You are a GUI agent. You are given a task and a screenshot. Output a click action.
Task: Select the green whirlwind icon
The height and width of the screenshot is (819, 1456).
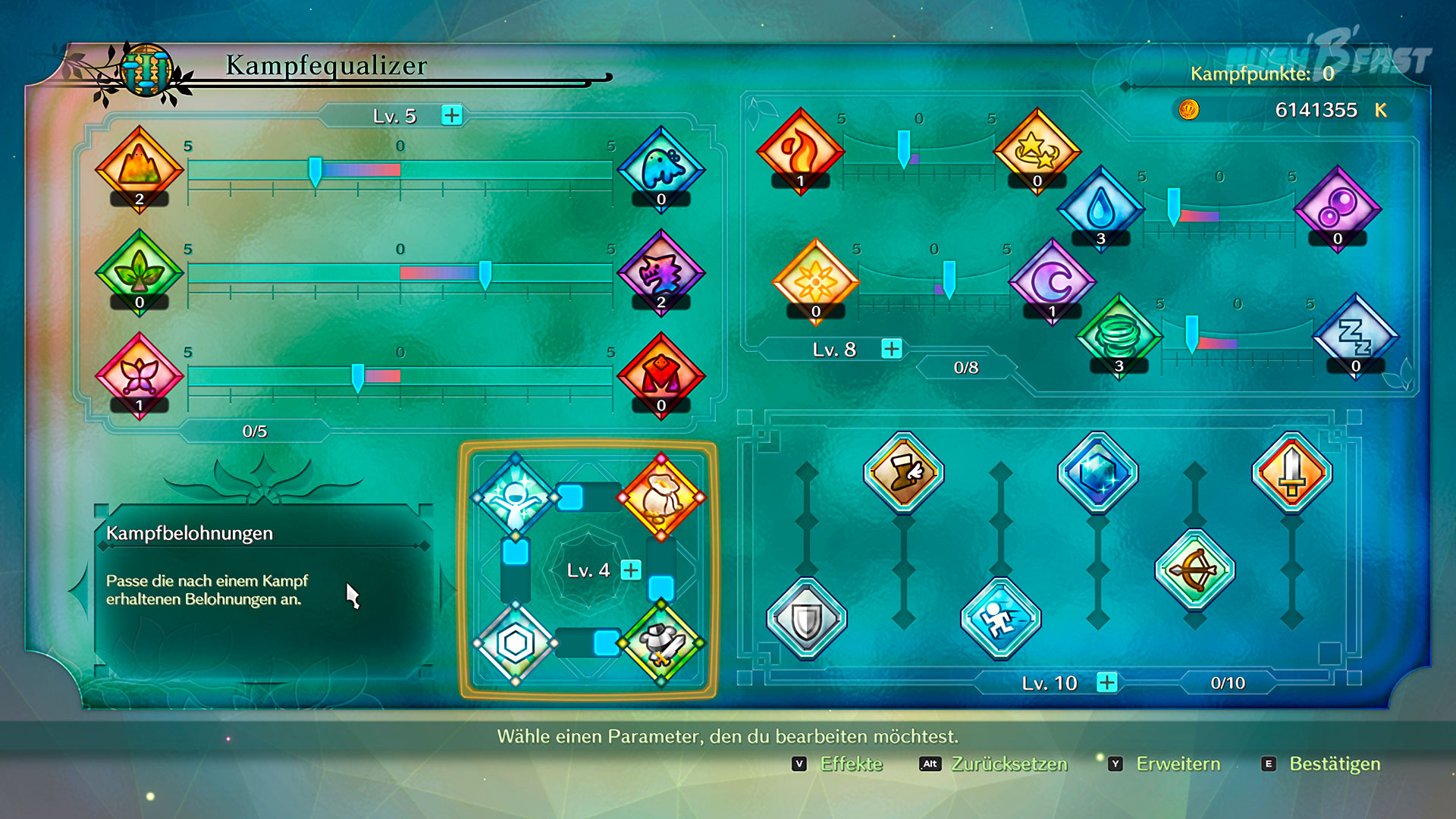tap(1119, 336)
